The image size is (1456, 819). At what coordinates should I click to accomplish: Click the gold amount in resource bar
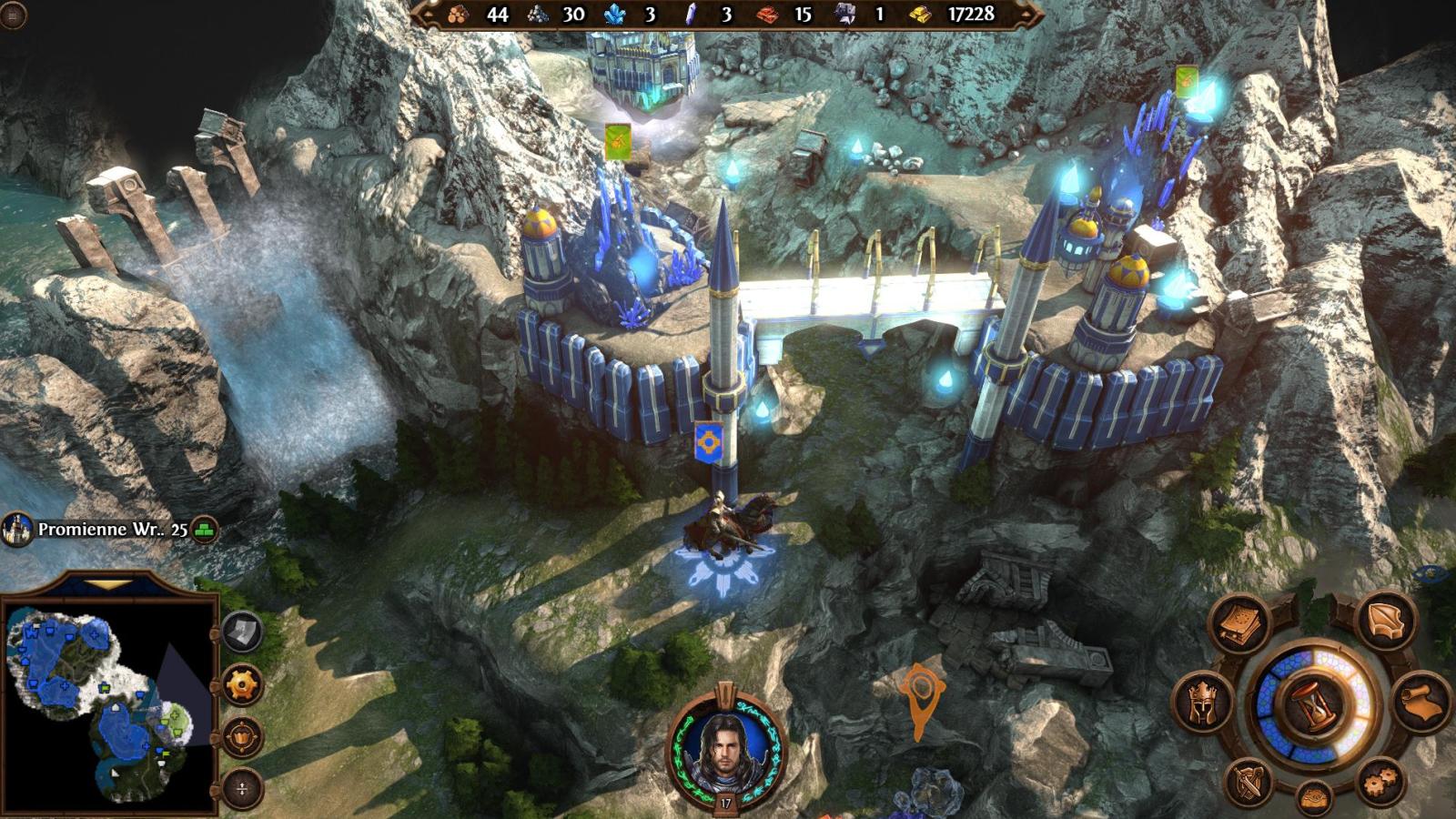(970, 15)
